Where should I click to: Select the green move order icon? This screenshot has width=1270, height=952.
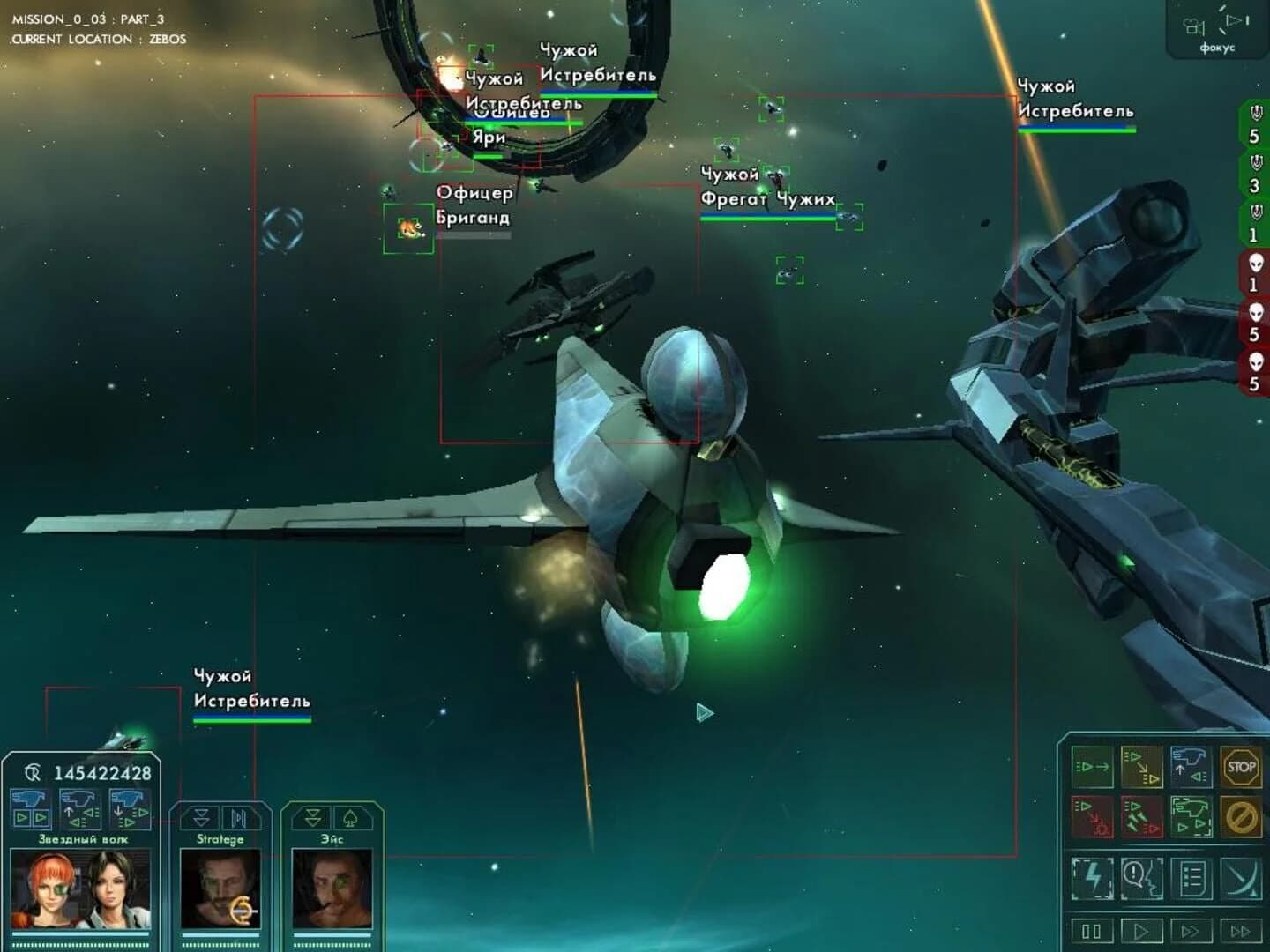coord(1092,765)
